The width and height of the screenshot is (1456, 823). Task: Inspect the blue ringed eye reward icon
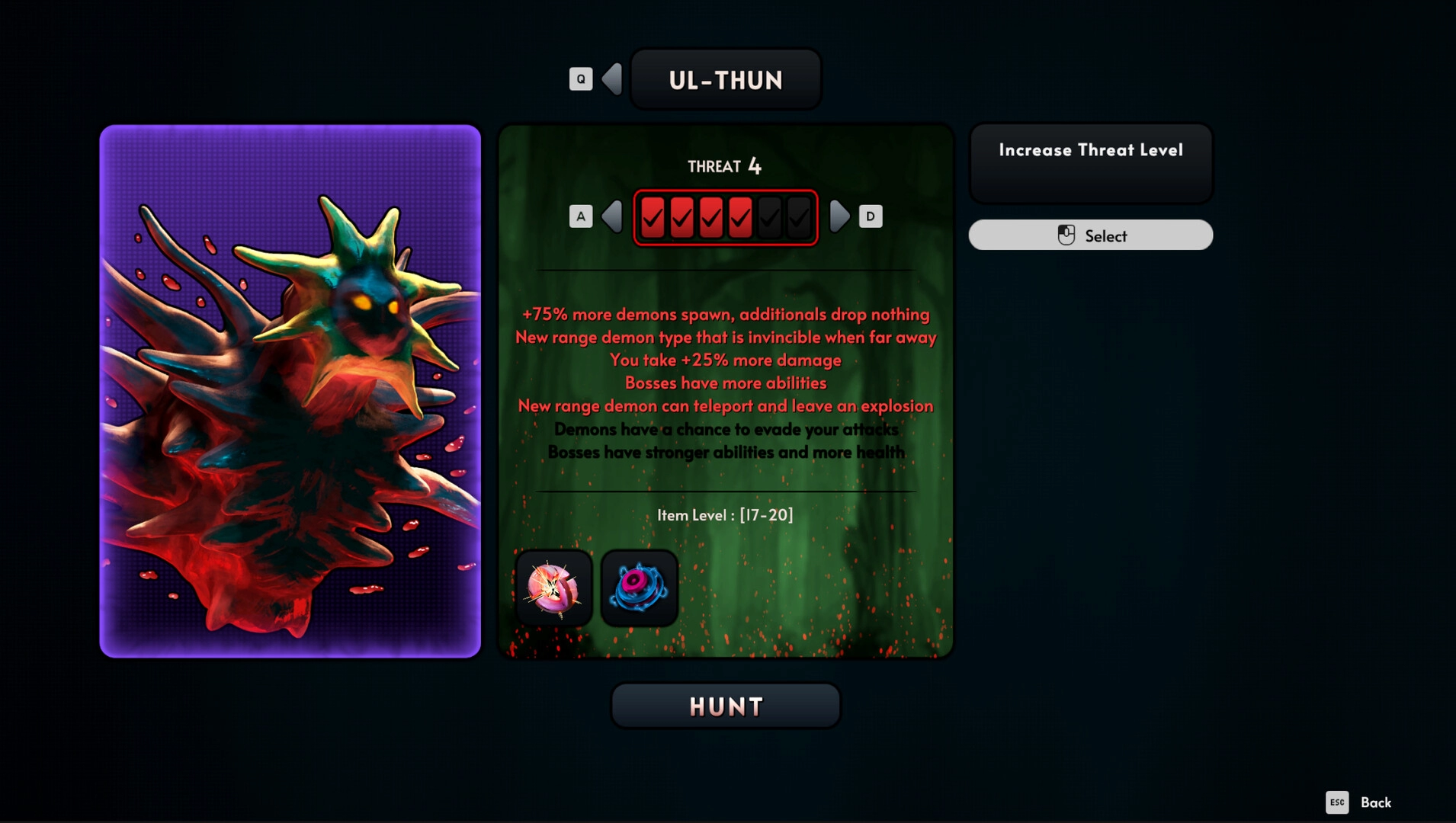coord(640,588)
